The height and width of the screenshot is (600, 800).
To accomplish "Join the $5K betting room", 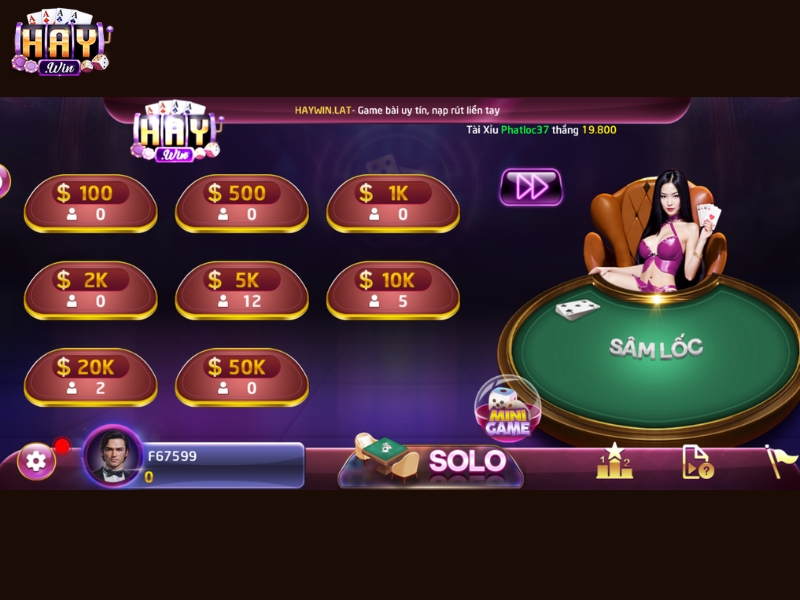I will (x=241, y=290).
